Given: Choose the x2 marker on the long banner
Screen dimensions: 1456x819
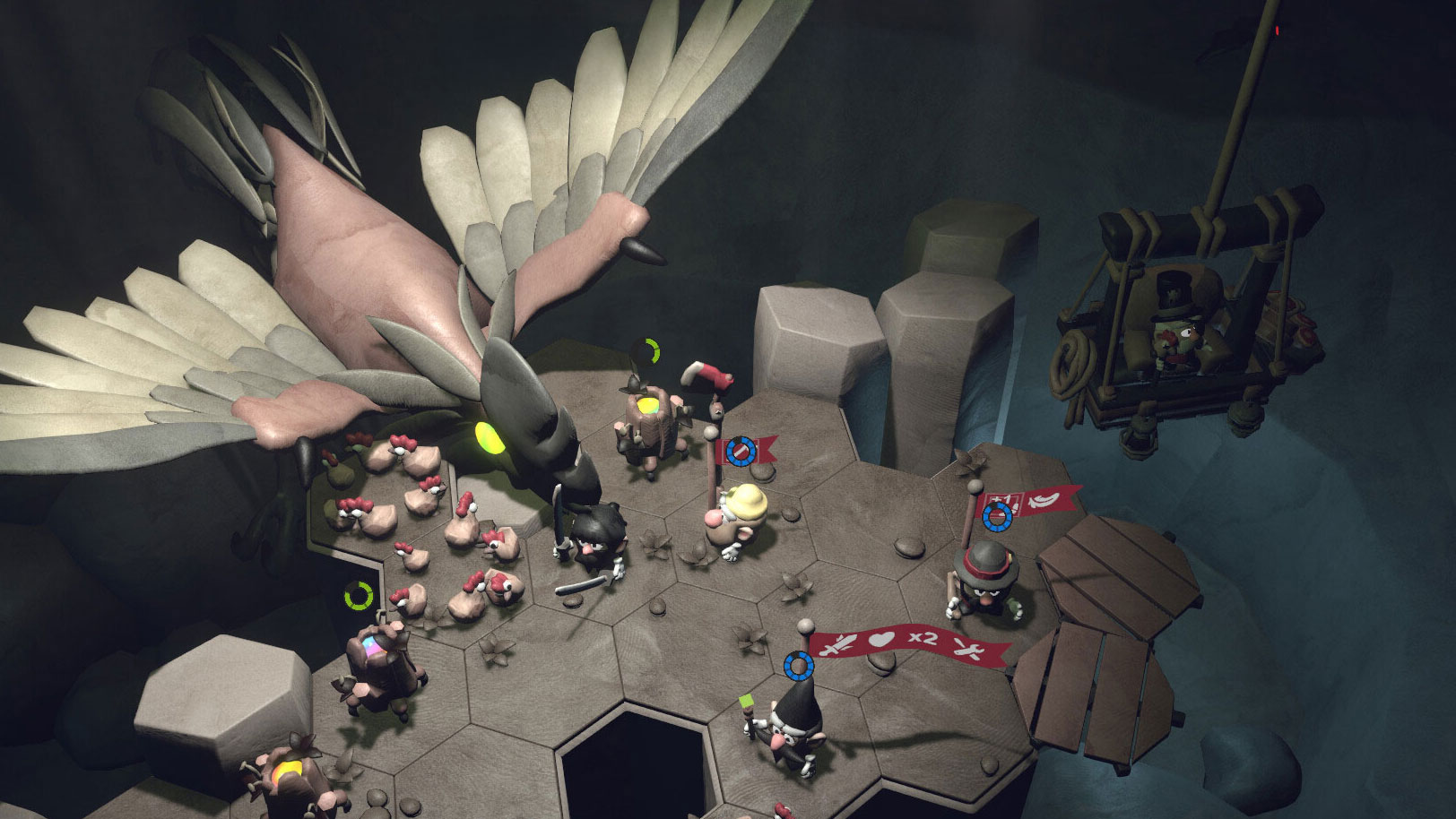Looking at the screenshot, I should pos(922,639).
